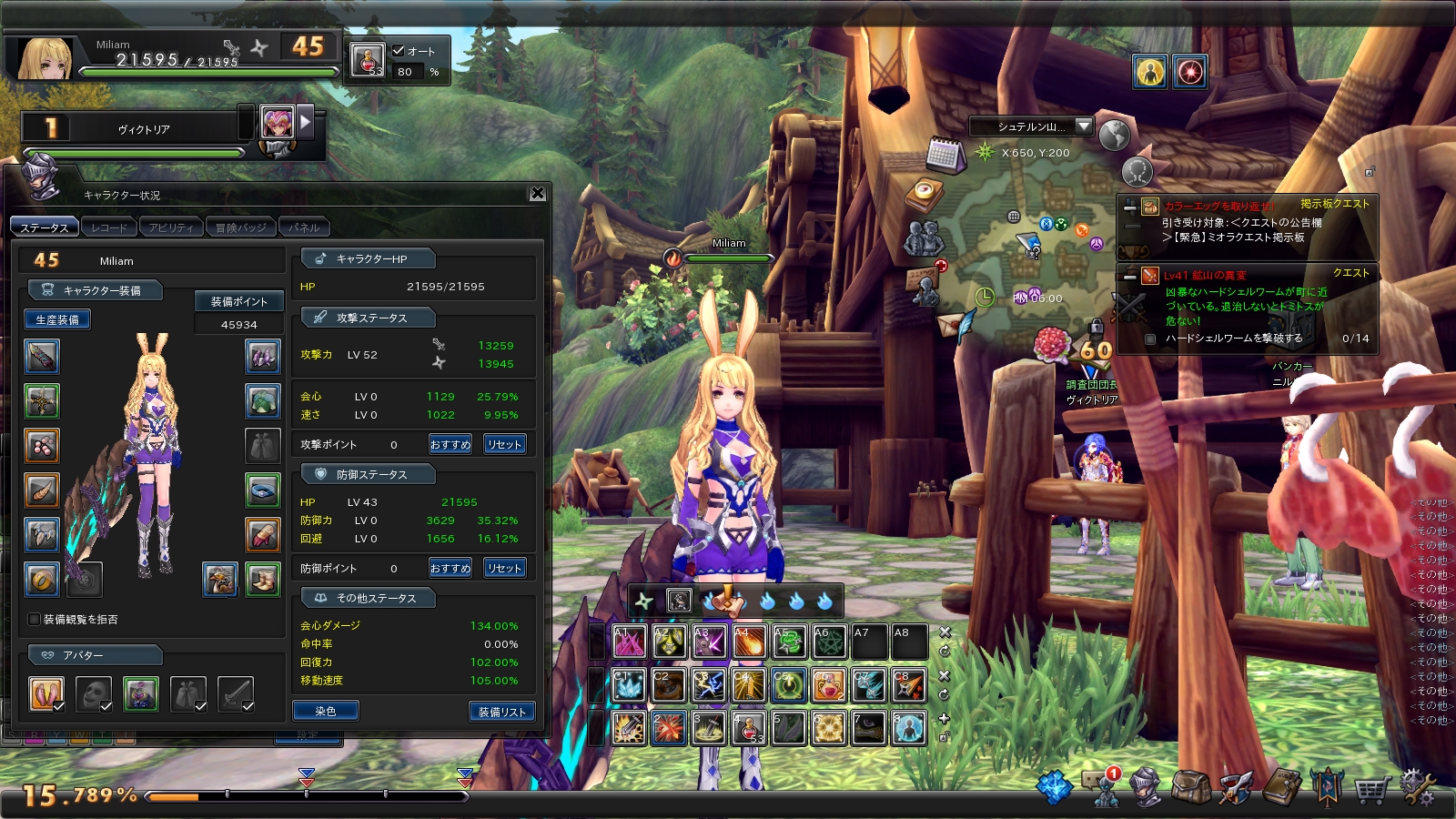Select the gold ring equipment slot
The image size is (1456, 819).
pos(42,579)
